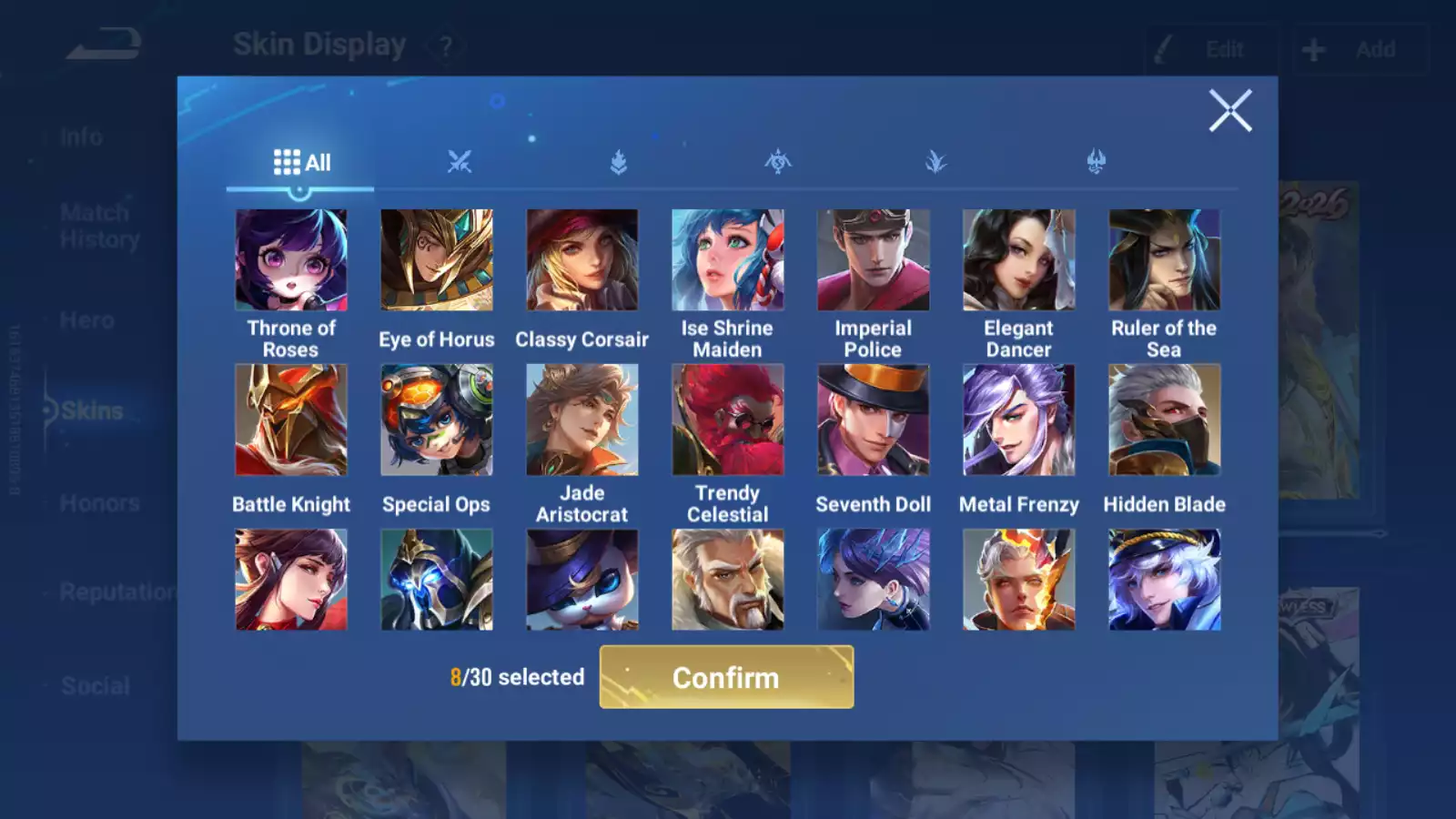Toggle selection of the Throne of Roses skin
The width and height of the screenshot is (1456, 819).
(x=291, y=258)
